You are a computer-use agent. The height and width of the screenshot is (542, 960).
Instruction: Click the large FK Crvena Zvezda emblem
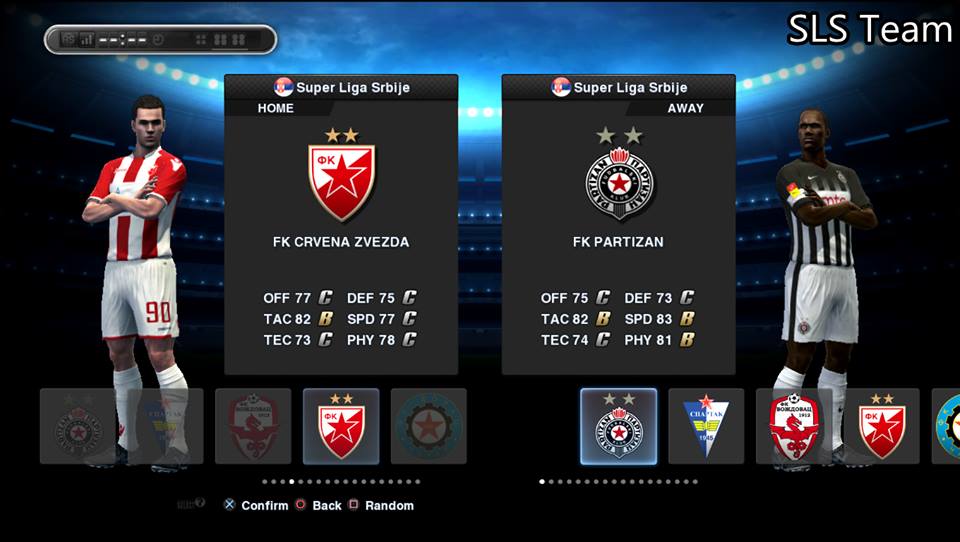coord(341,182)
